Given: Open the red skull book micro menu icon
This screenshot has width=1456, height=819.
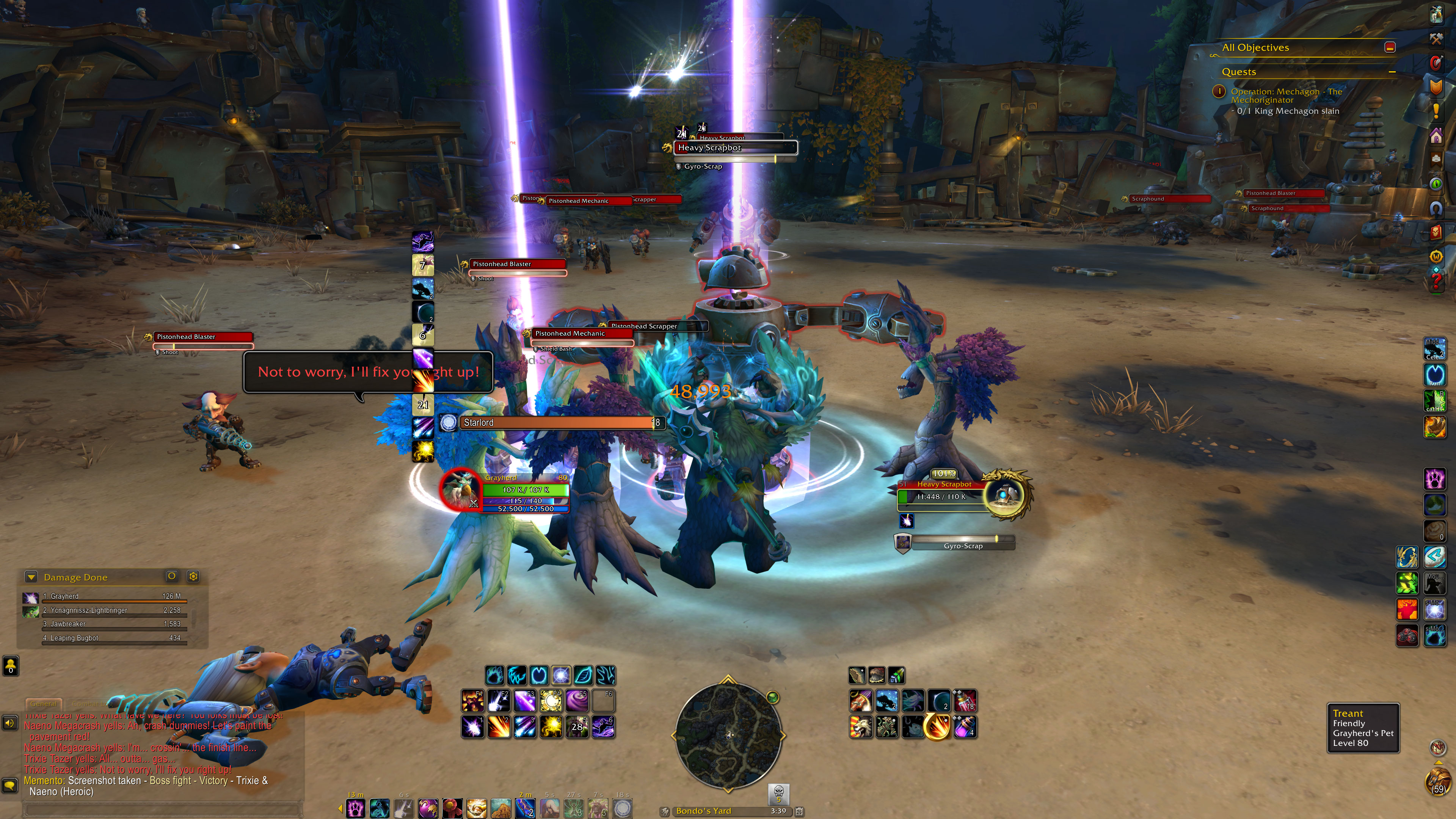Looking at the screenshot, I should click(x=1436, y=232).
